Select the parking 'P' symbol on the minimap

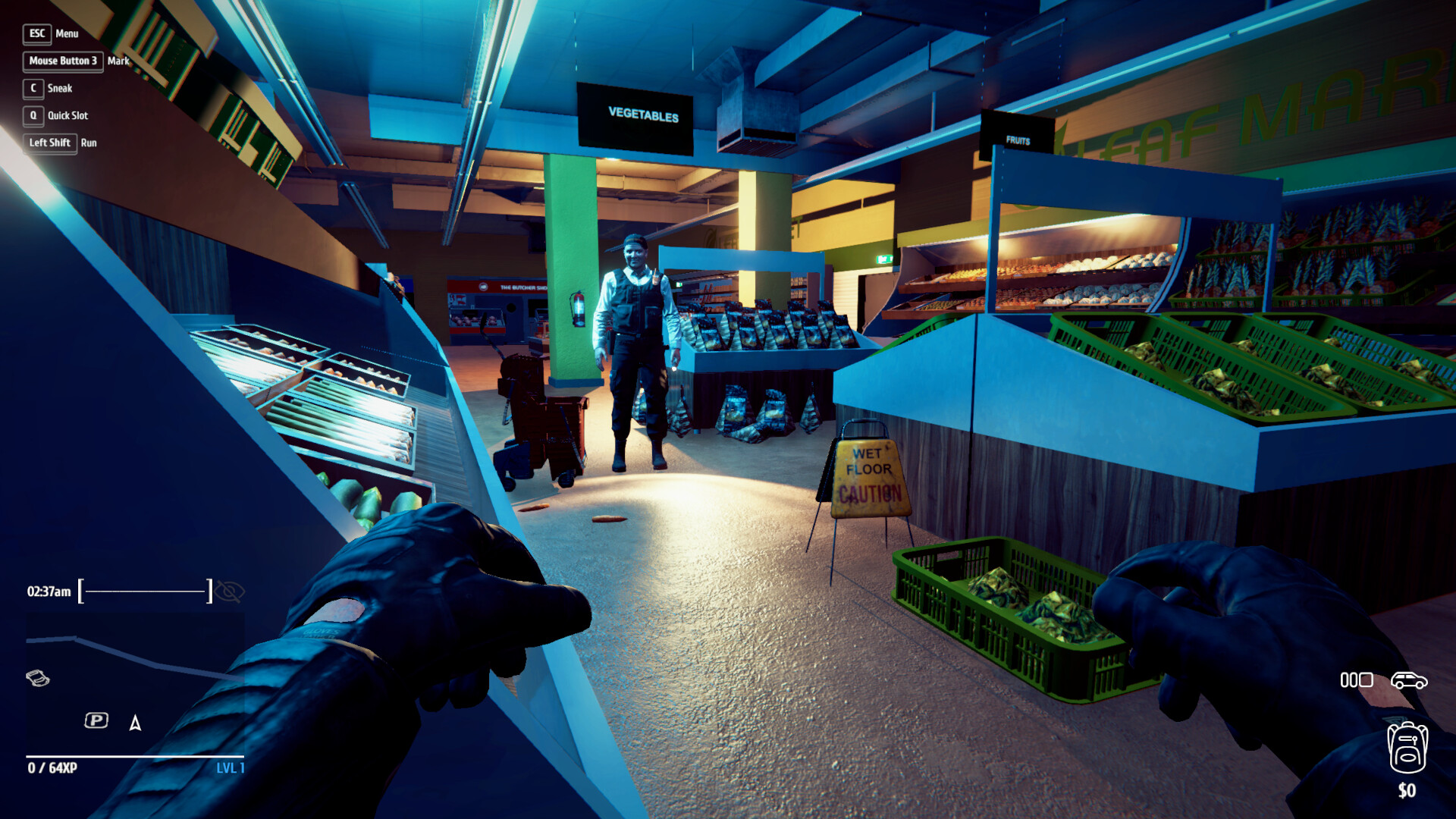pos(96,719)
